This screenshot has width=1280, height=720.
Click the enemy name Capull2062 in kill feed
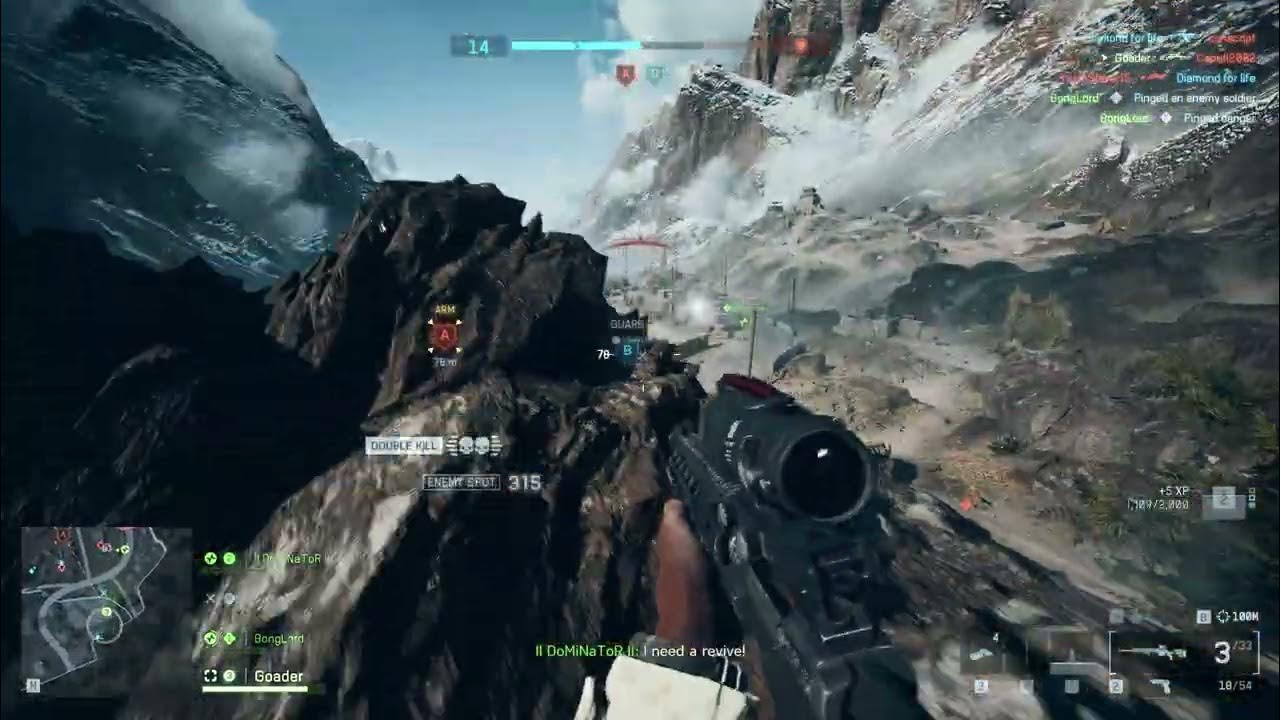pos(1228,58)
